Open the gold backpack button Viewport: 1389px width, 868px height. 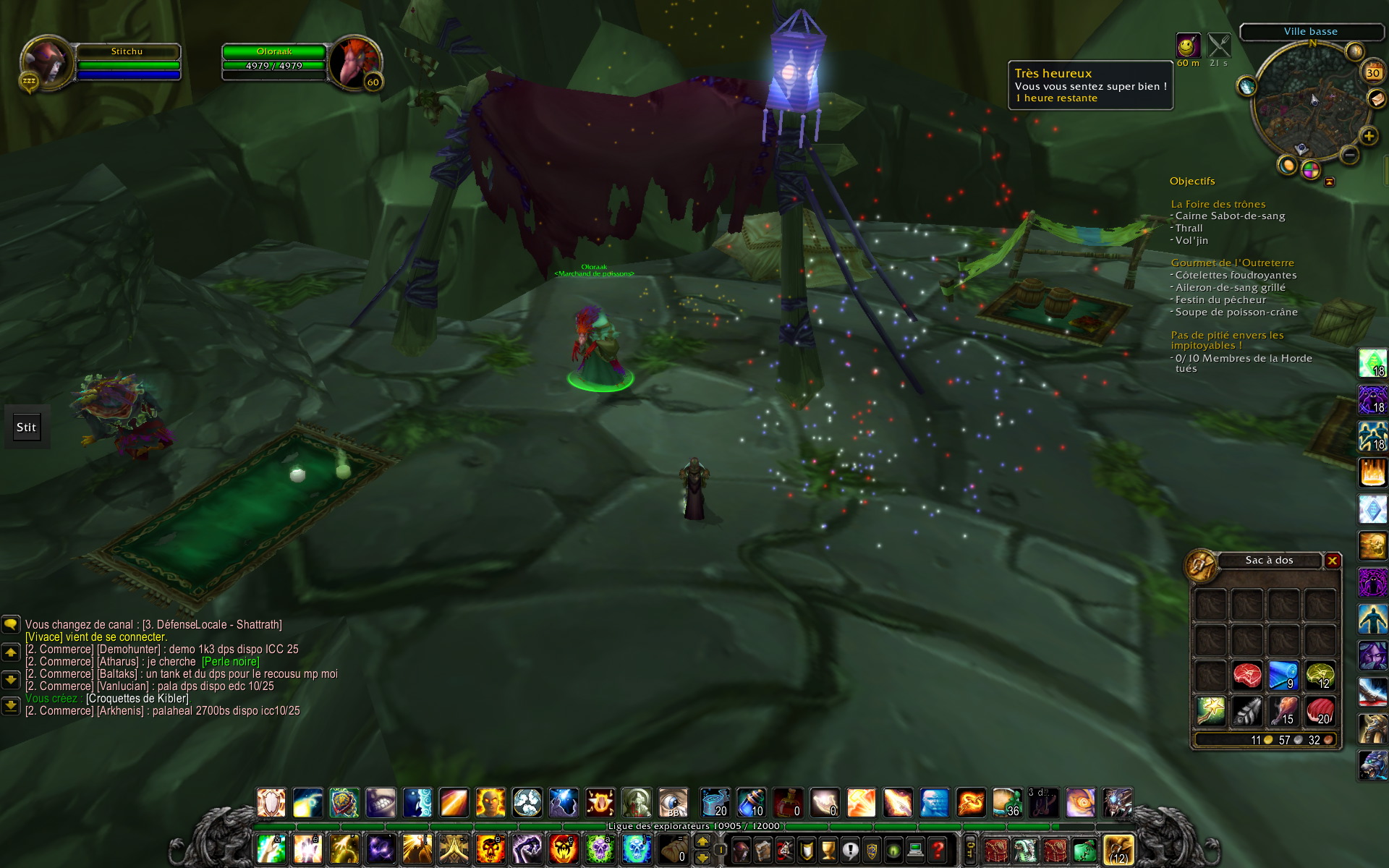pos(1118,849)
